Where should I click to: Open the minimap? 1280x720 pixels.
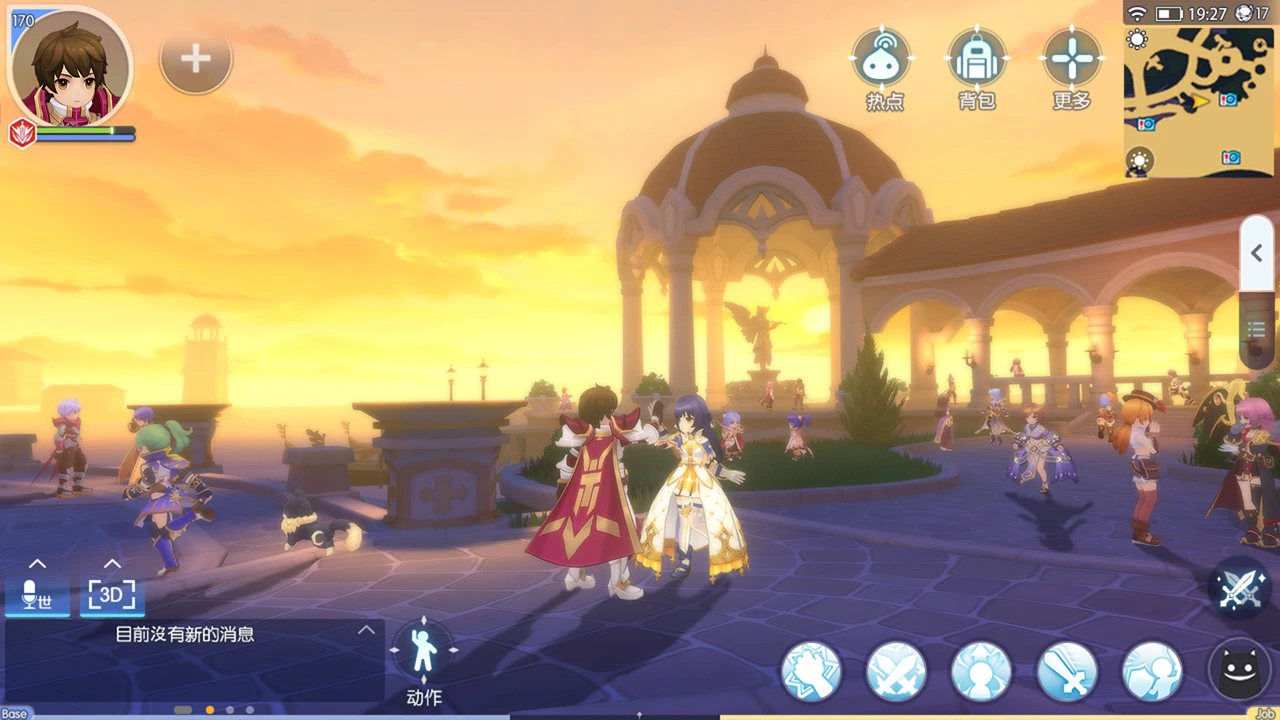coord(1200,100)
